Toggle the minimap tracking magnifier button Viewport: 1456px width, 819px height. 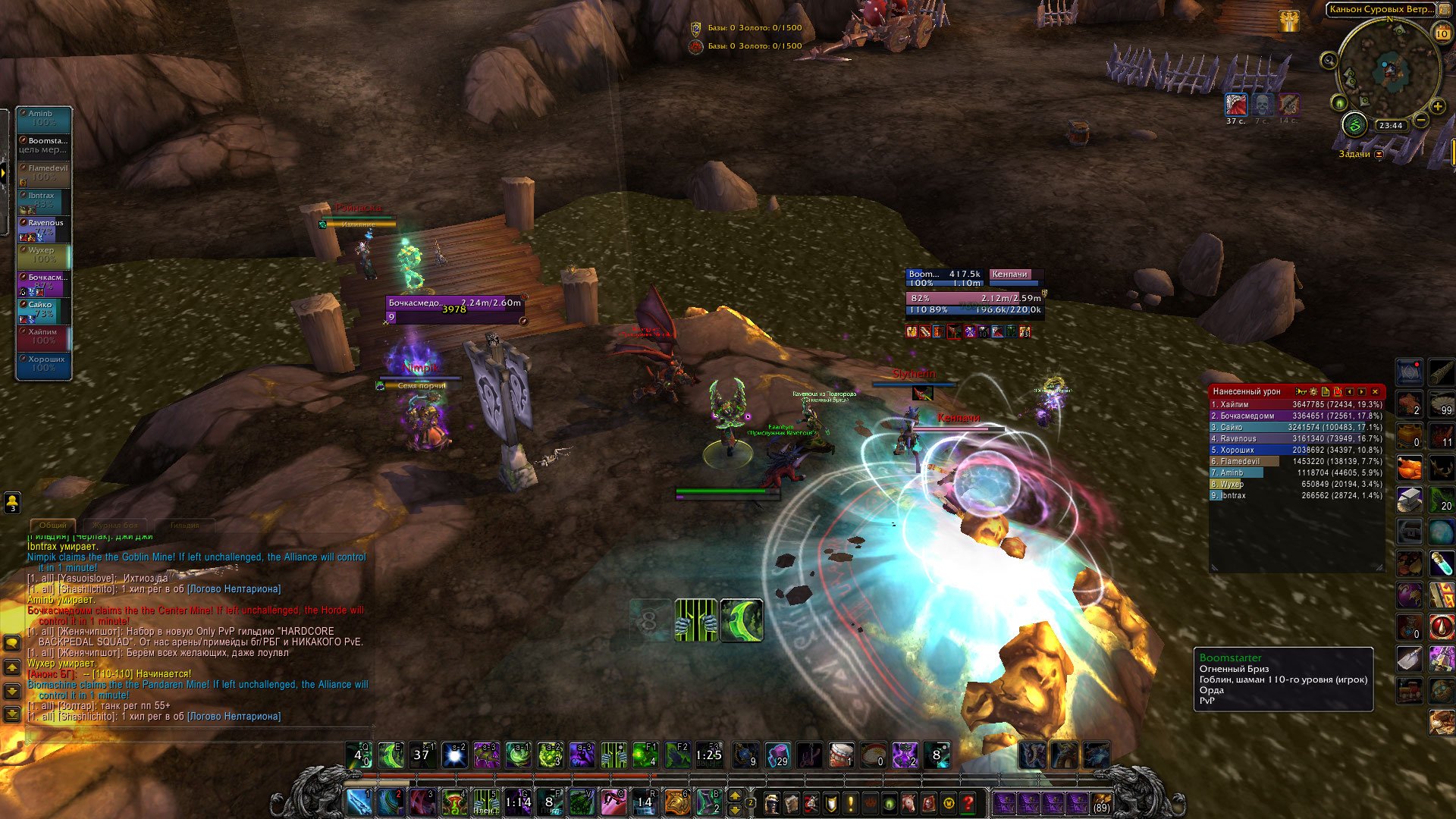click(1329, 61)
